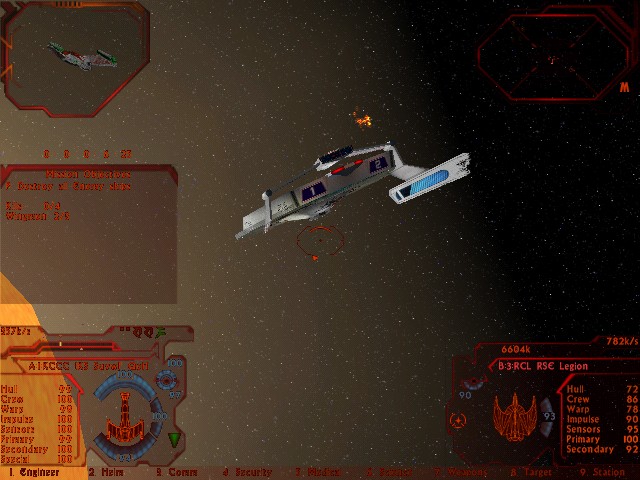This screenshot has height=480, width=640.
Task: Open the Engineer station panel
Action: point(34,472)
